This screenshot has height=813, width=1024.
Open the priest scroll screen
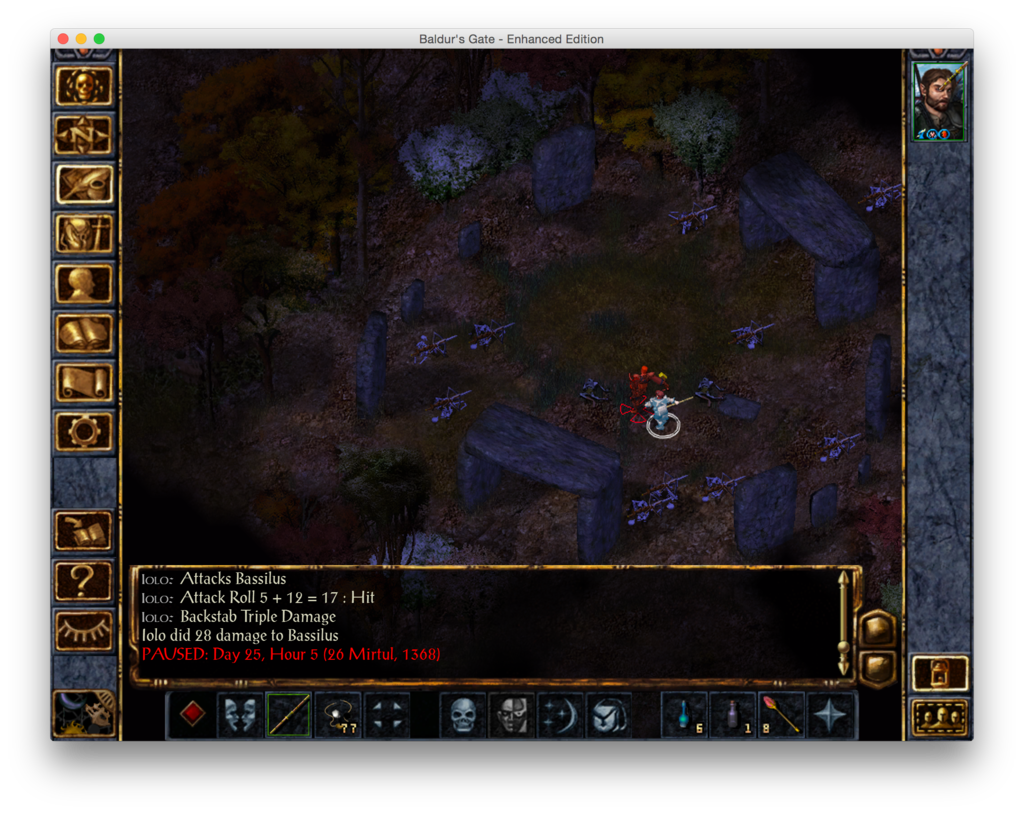pyautogui.click(x=84, y=382)
